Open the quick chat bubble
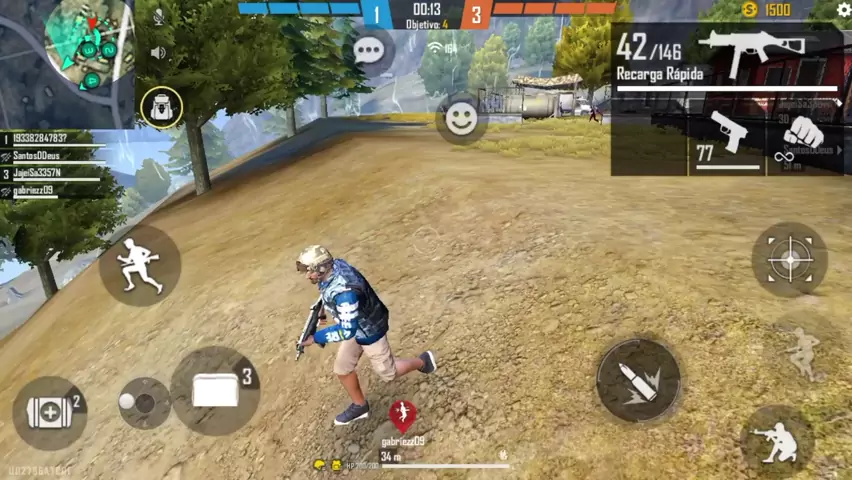This screenshot has width=852, height=480. pyautogui.click(x=369, y=51)
